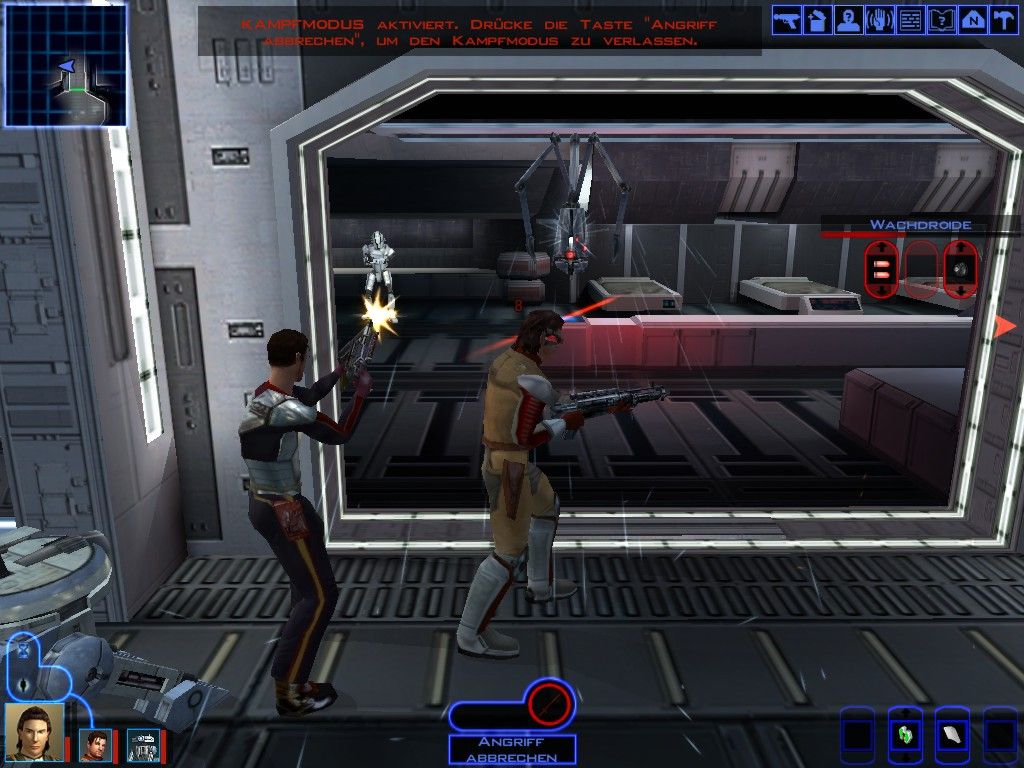
Task: Open the options hammer icon
Action: pyautogui.click(x=1001, y=21)
